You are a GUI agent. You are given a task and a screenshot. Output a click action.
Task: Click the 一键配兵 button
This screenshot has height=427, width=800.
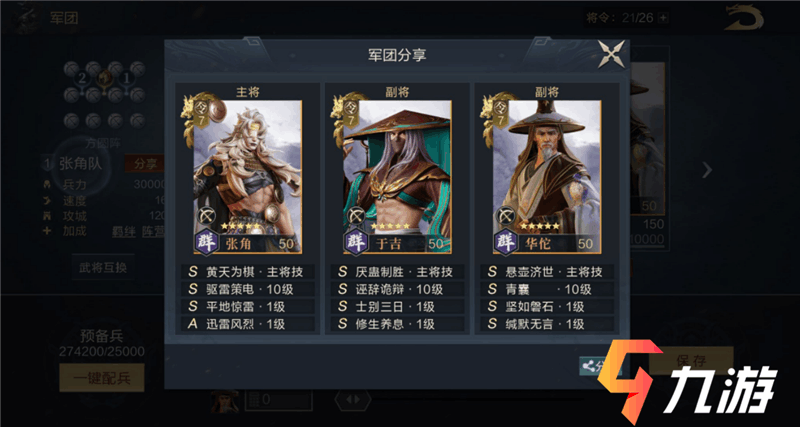(x=101, y=377)
